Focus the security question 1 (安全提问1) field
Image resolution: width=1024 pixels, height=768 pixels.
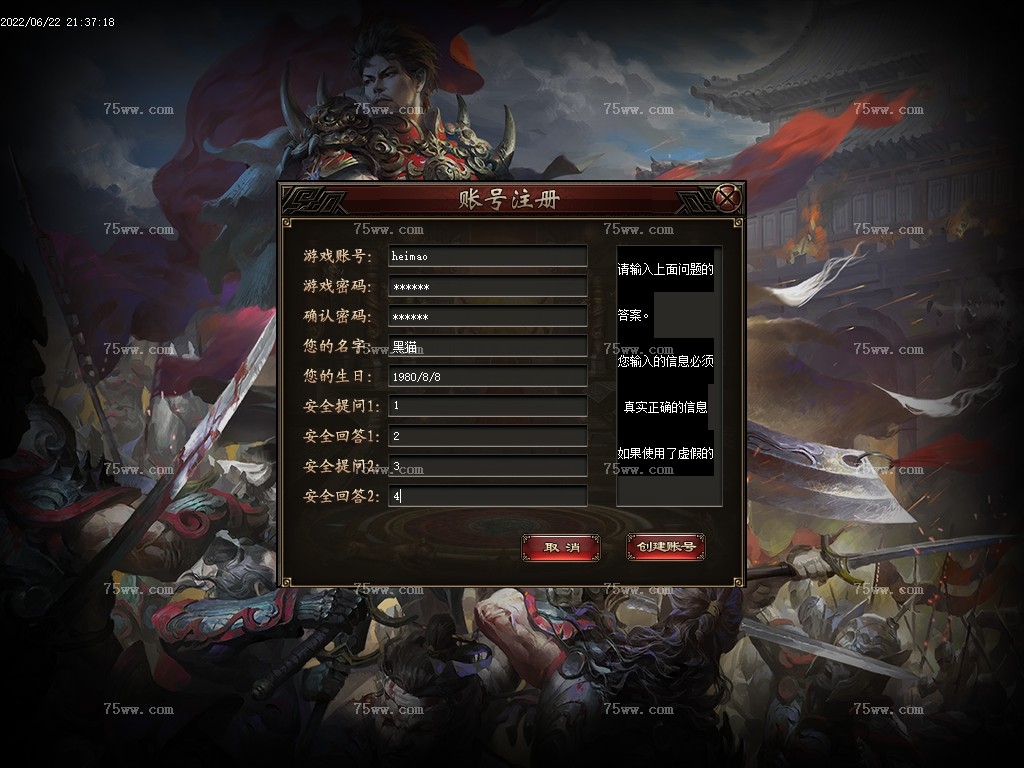[487, 406]
